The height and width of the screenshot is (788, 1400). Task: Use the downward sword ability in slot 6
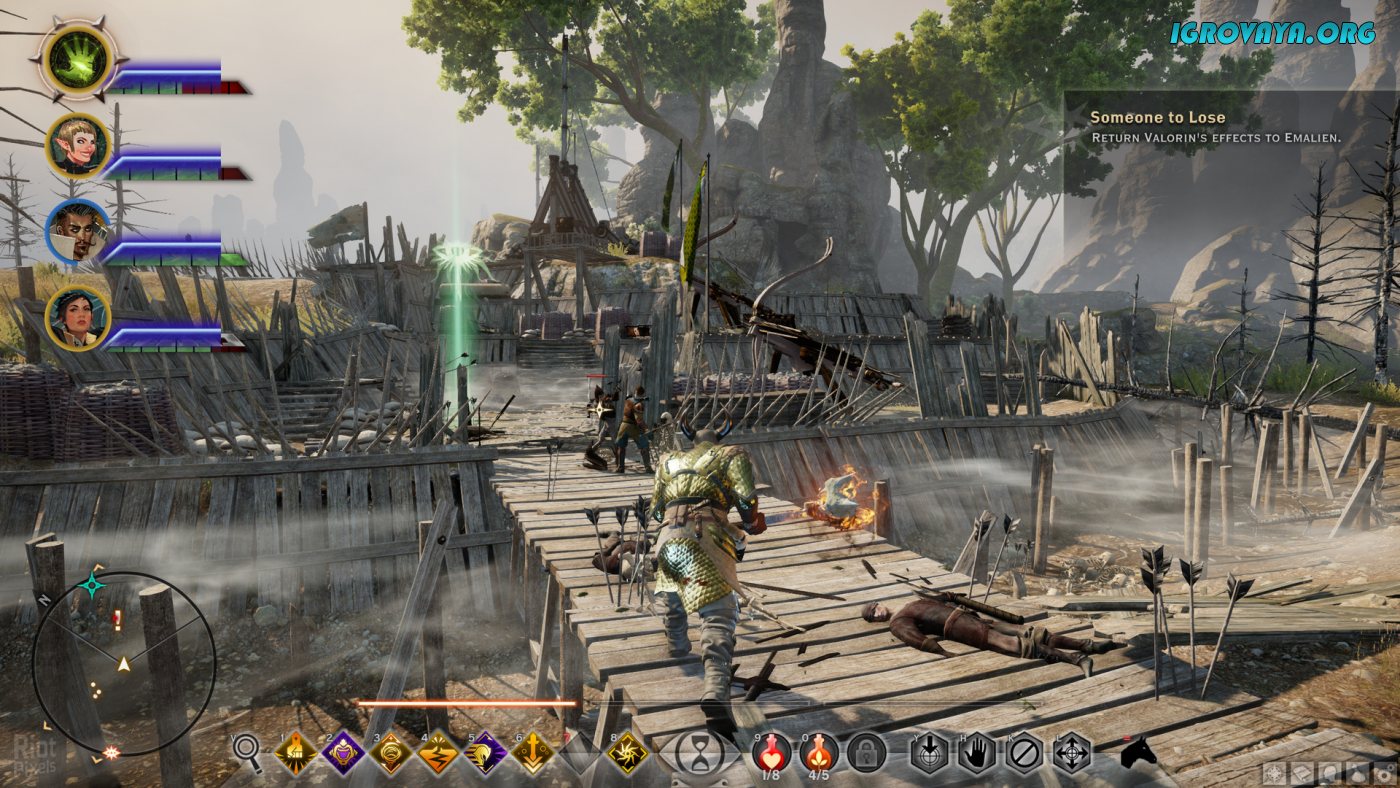[534, 754]
